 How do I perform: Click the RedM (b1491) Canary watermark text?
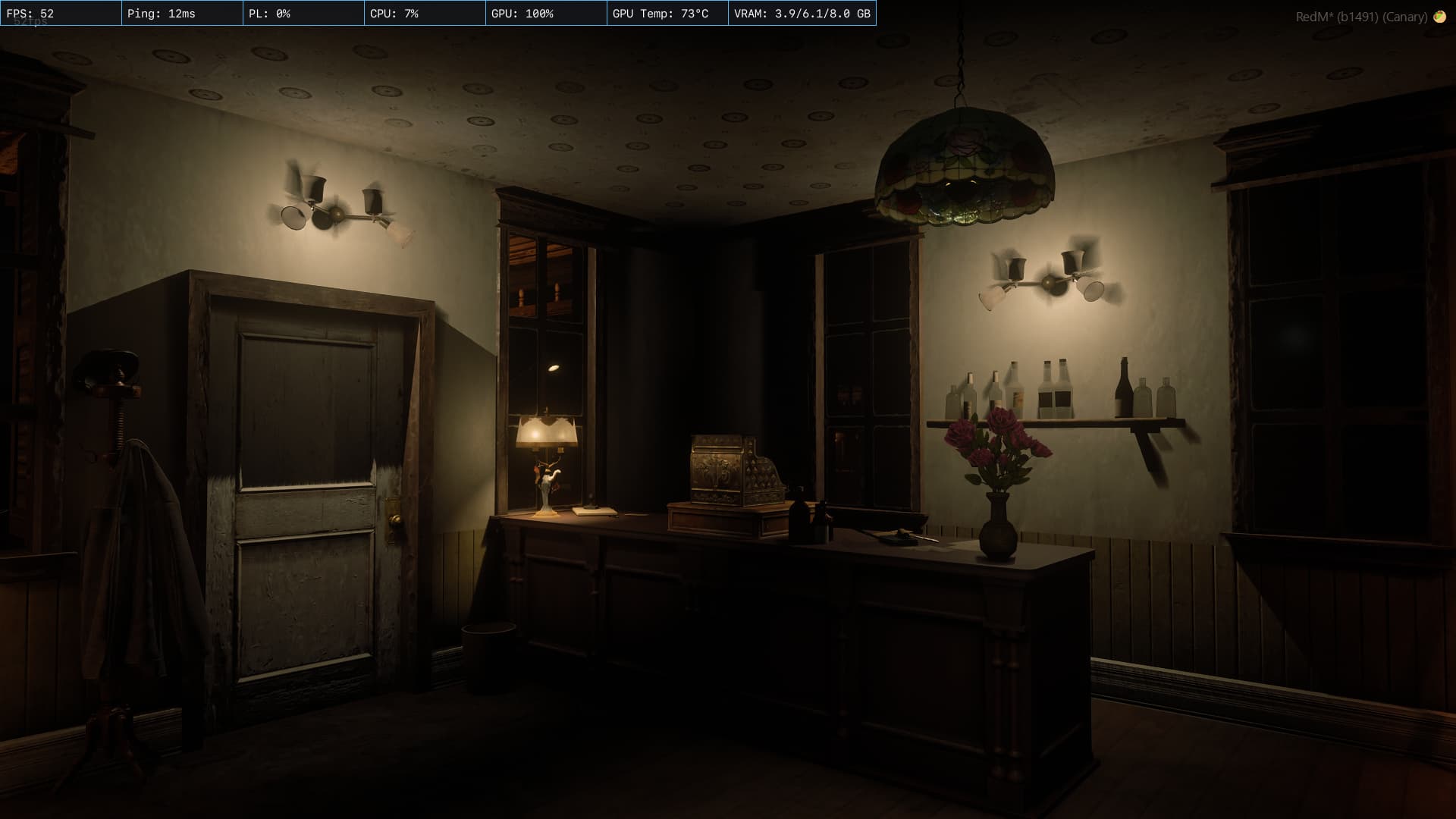click(1361, 16)
